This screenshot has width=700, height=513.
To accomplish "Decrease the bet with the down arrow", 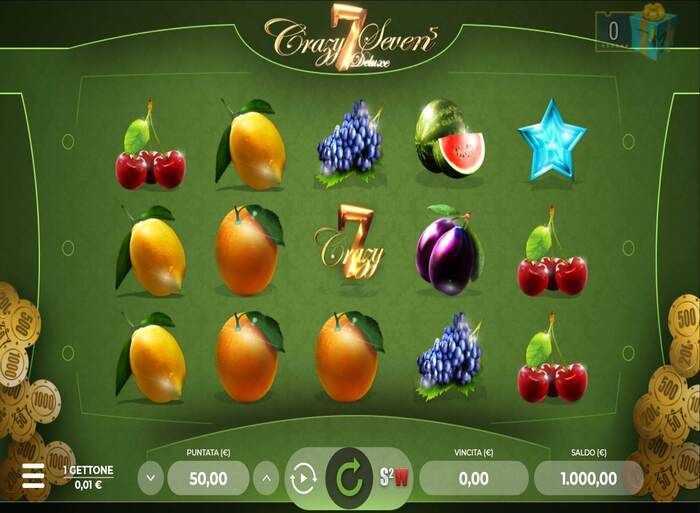I will [x=151, y=477].
